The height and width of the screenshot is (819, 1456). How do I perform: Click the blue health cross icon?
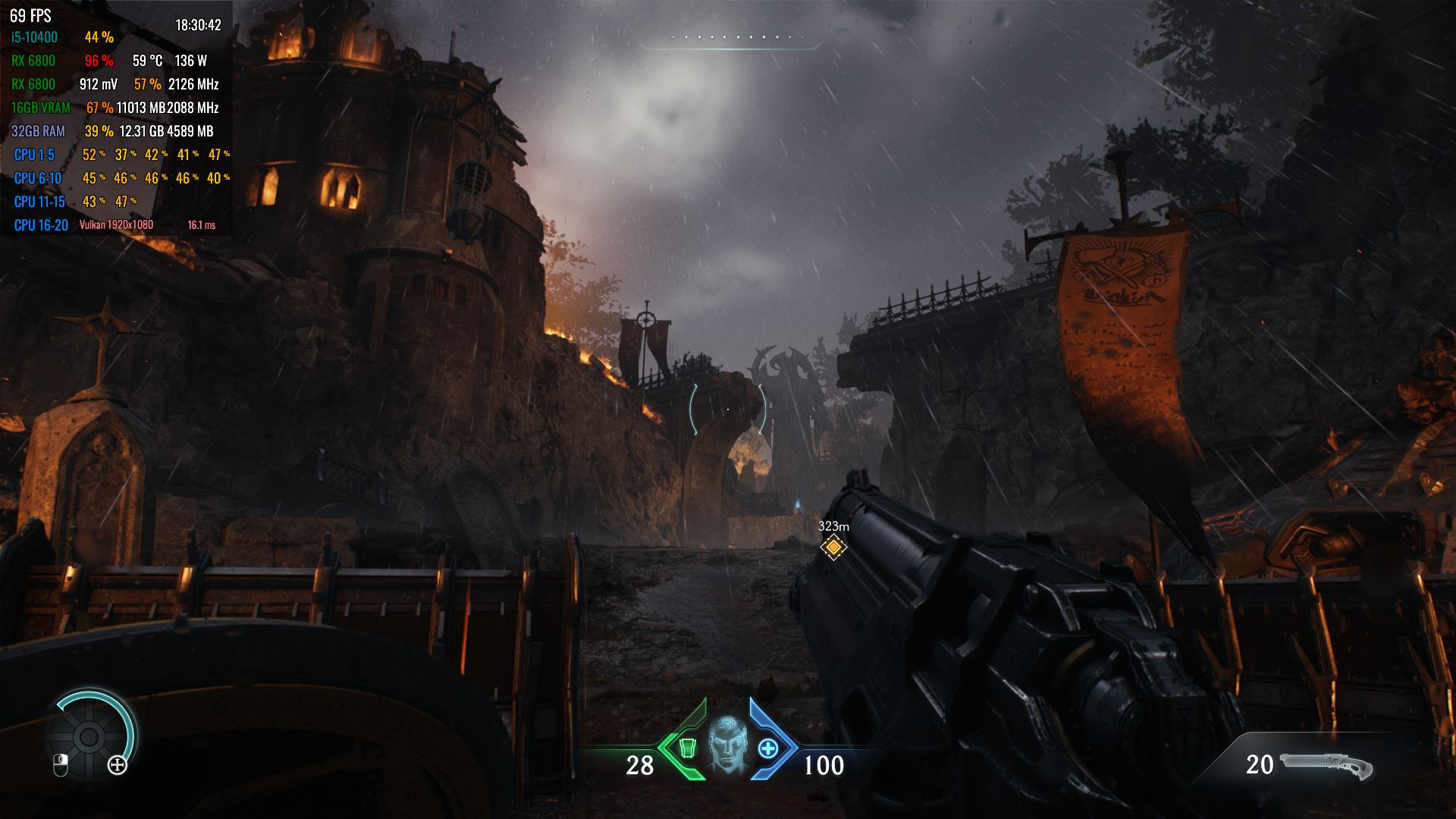tap(768, 748)
